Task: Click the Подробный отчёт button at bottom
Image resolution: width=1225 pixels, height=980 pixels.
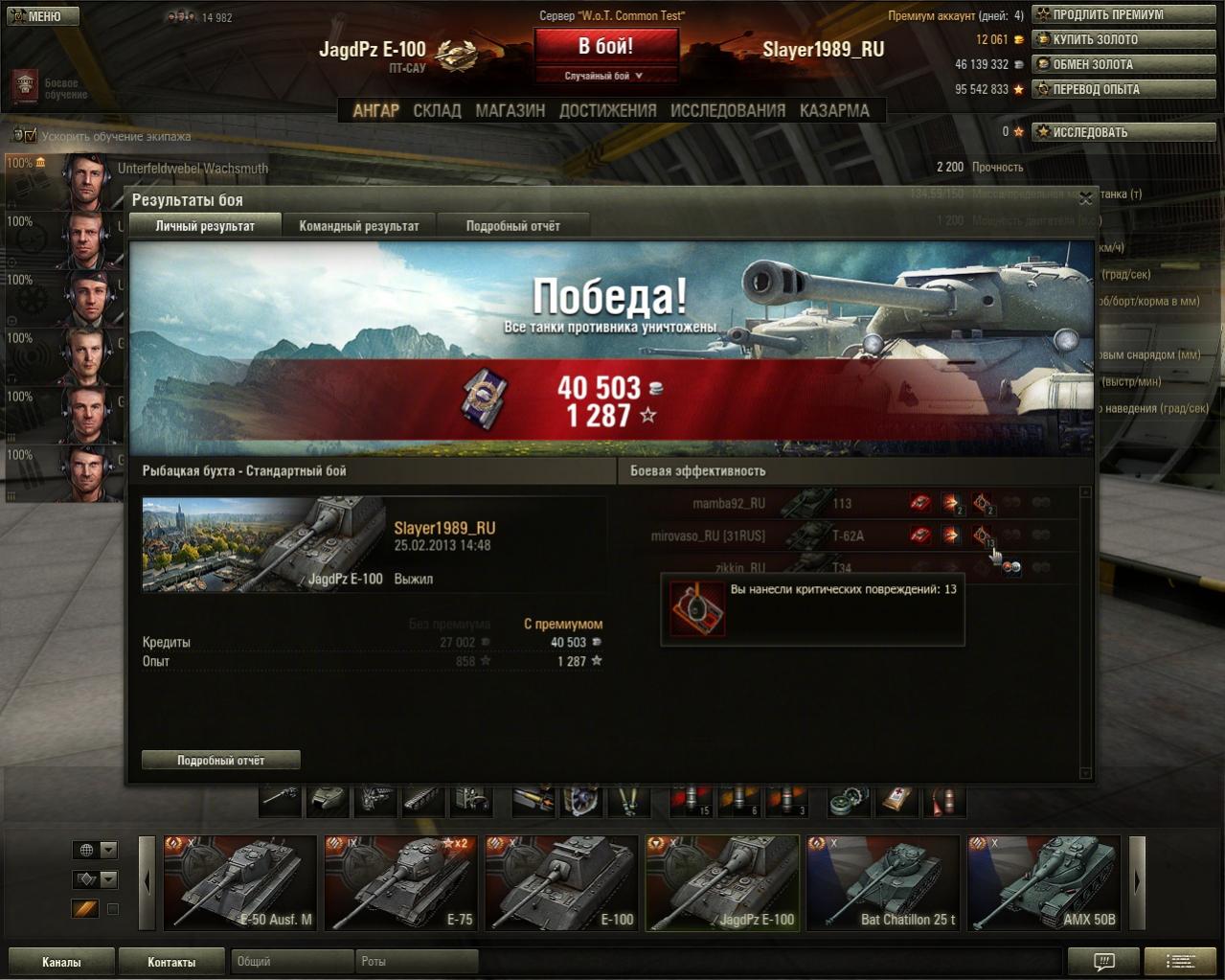Action: click(x=220, y=760)
